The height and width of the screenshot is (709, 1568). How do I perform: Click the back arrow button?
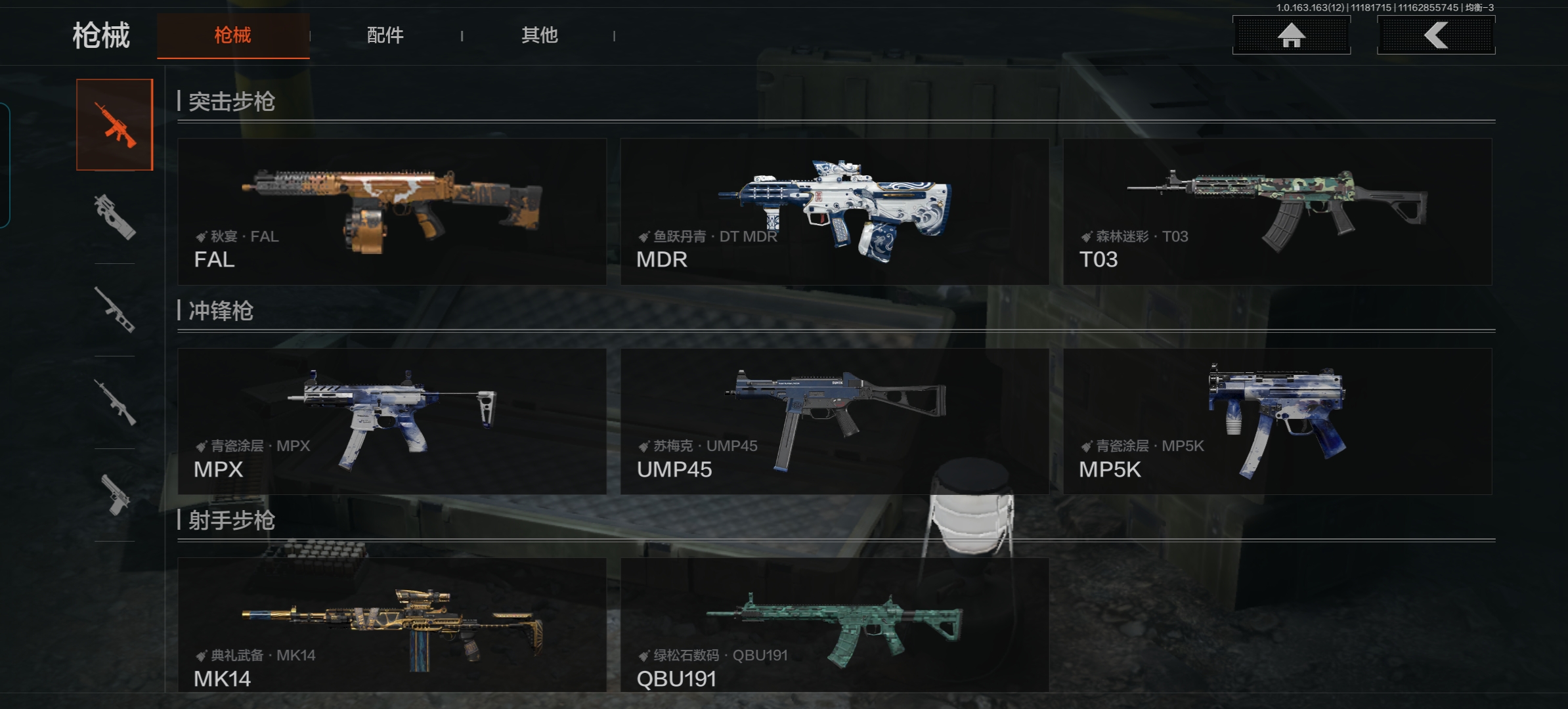[1435, 35]
